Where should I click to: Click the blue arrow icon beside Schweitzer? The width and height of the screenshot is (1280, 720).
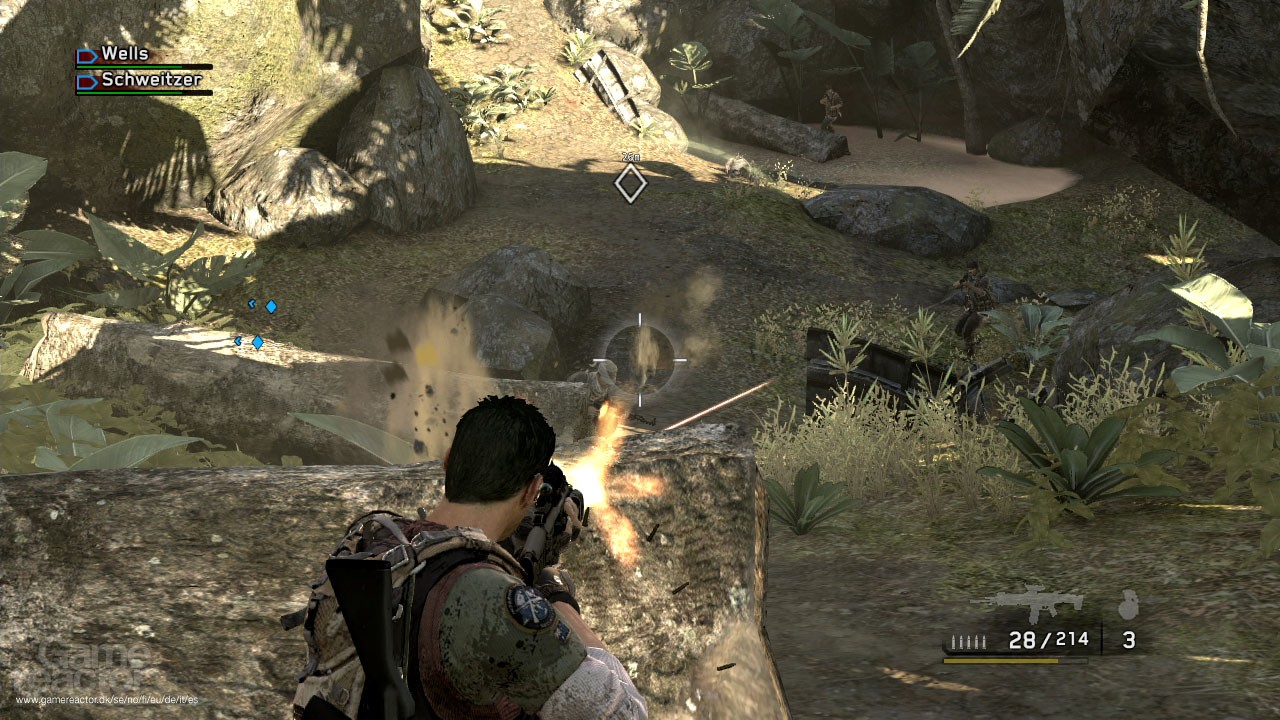(87, 81)
